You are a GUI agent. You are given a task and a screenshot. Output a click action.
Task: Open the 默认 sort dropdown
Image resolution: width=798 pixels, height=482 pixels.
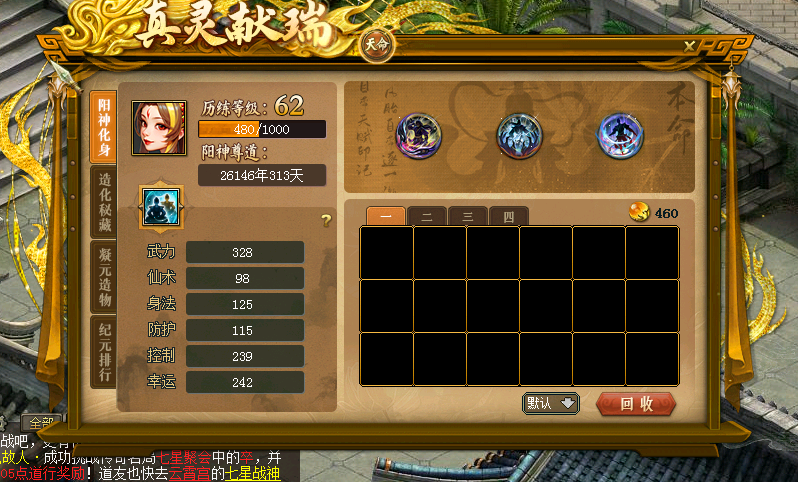point(551,403)
